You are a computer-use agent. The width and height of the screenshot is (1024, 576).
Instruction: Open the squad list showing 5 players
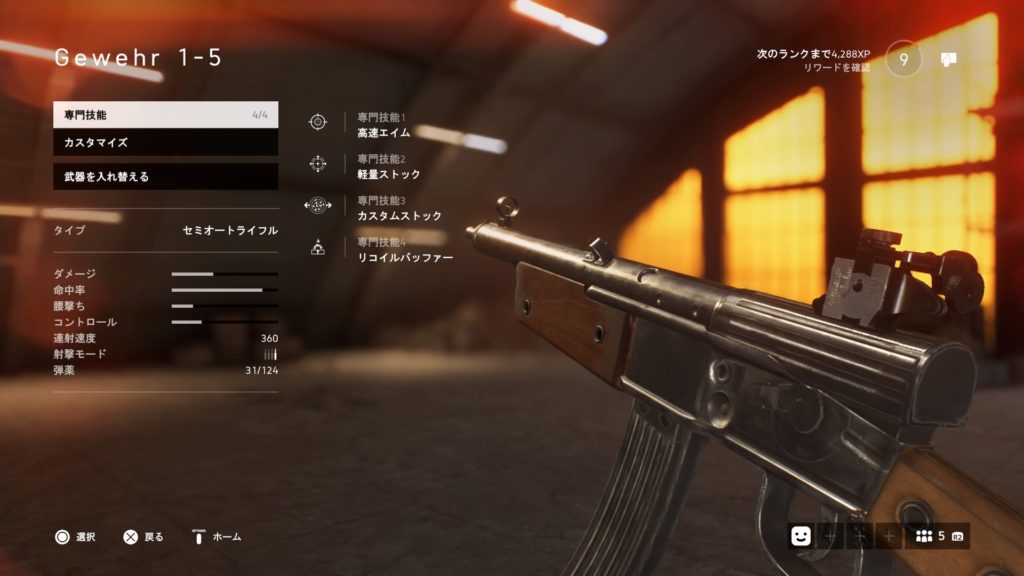tap(937, 536)
